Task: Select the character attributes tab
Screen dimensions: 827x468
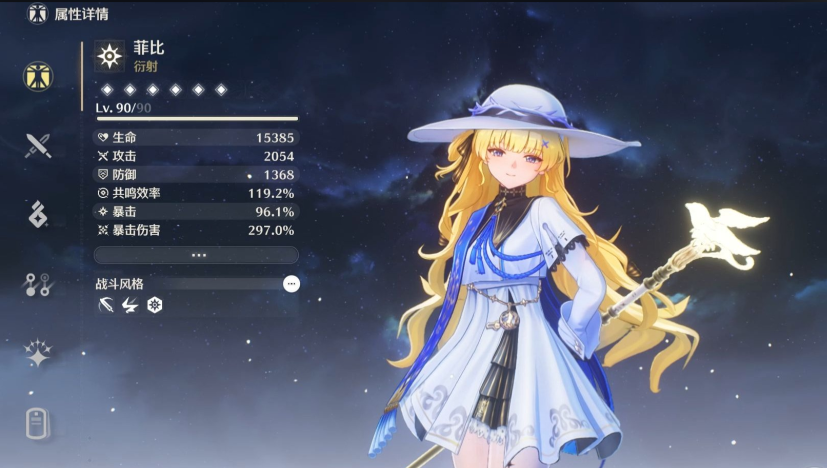Action: click(38, 76)
